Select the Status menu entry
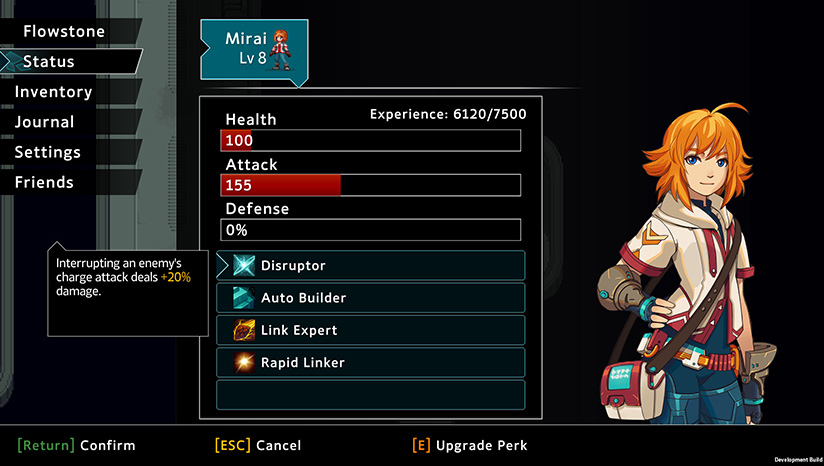 [49, 62]
